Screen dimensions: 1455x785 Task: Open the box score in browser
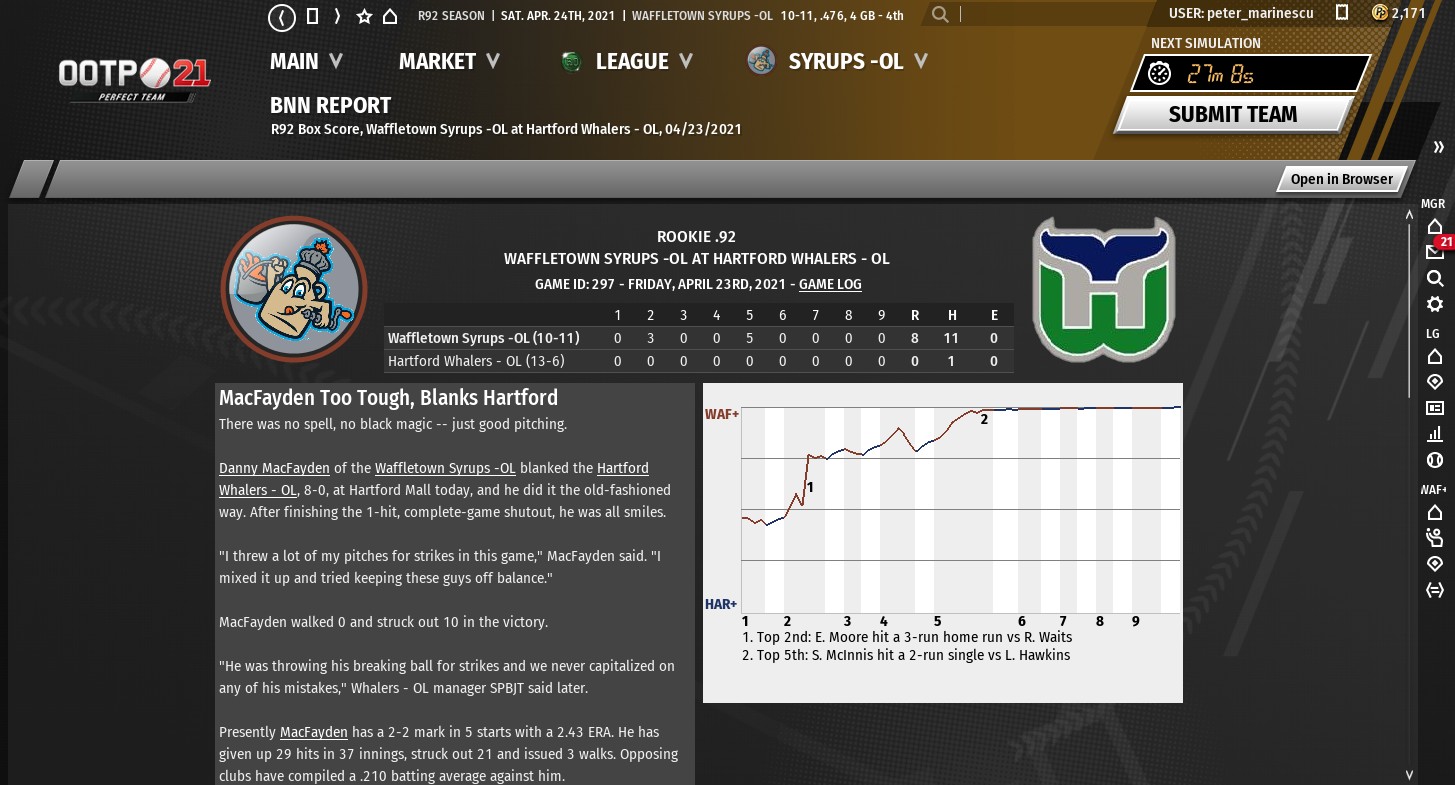coord(1341,179)
